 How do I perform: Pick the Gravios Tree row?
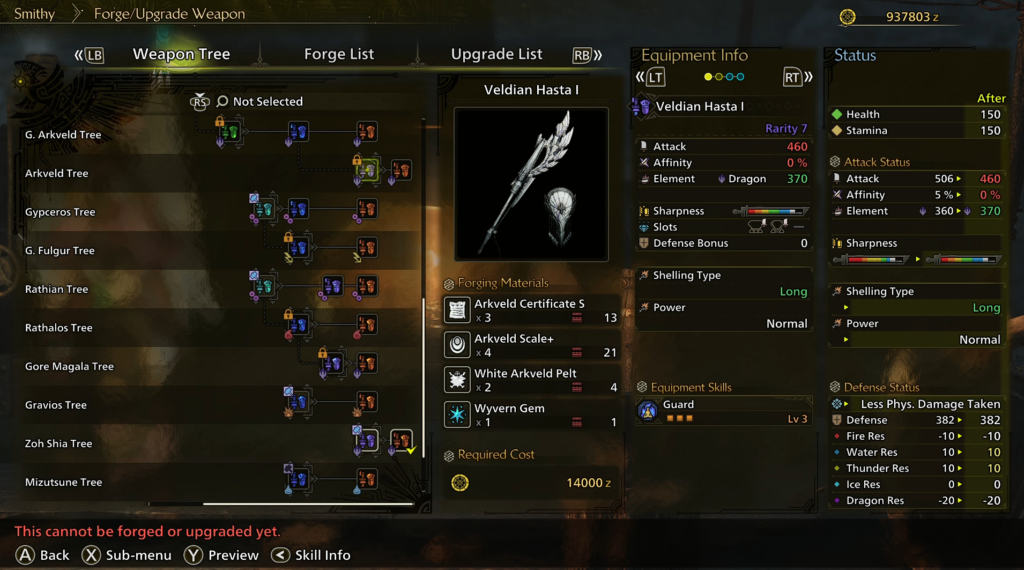click(x=56, y=405)
